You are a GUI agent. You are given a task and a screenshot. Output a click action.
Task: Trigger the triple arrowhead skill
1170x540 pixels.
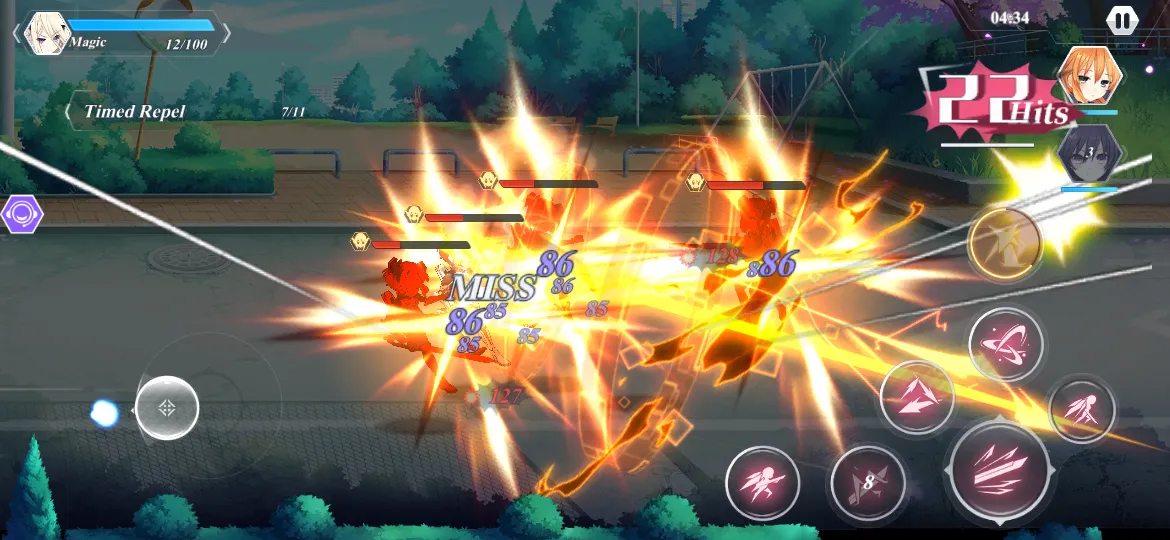pyautogui.click(x=916, y=397)
